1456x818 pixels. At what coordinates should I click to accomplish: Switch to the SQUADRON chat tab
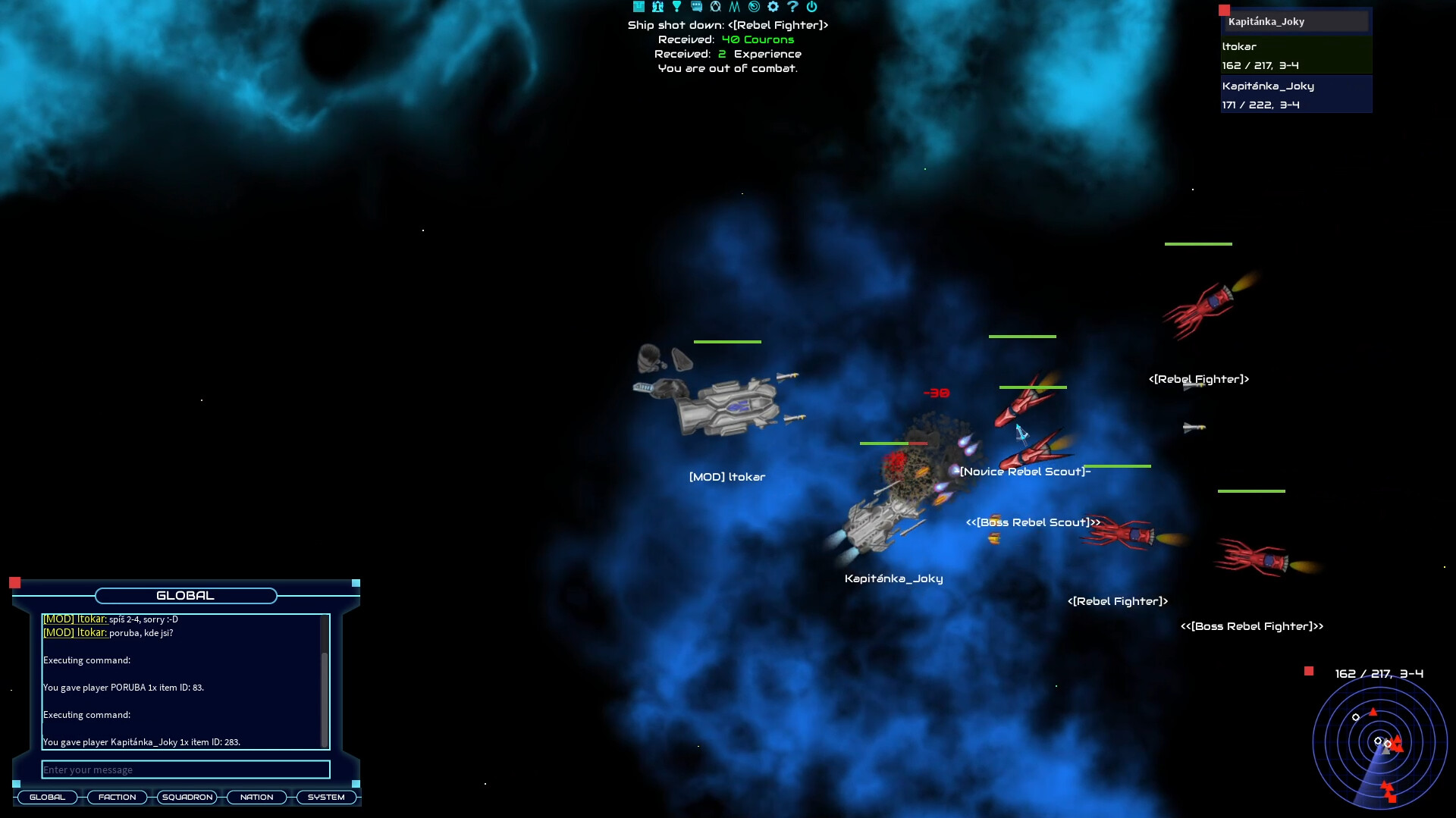(x=187, y=797)
